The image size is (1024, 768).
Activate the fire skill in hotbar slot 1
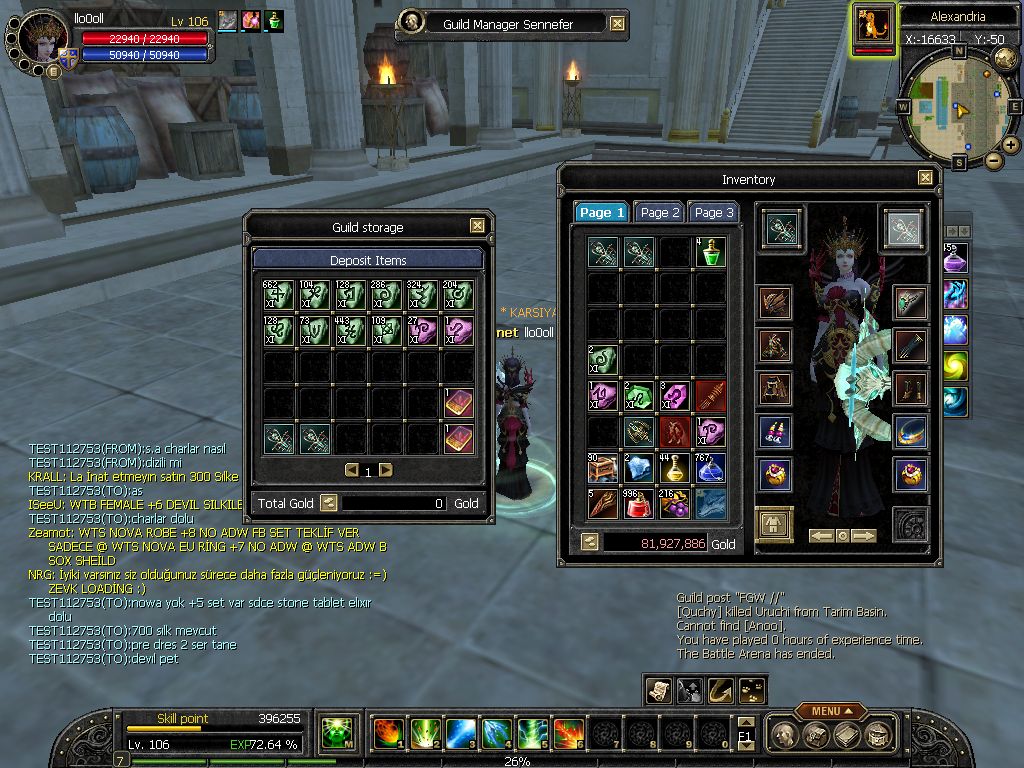tap(387, 733)
